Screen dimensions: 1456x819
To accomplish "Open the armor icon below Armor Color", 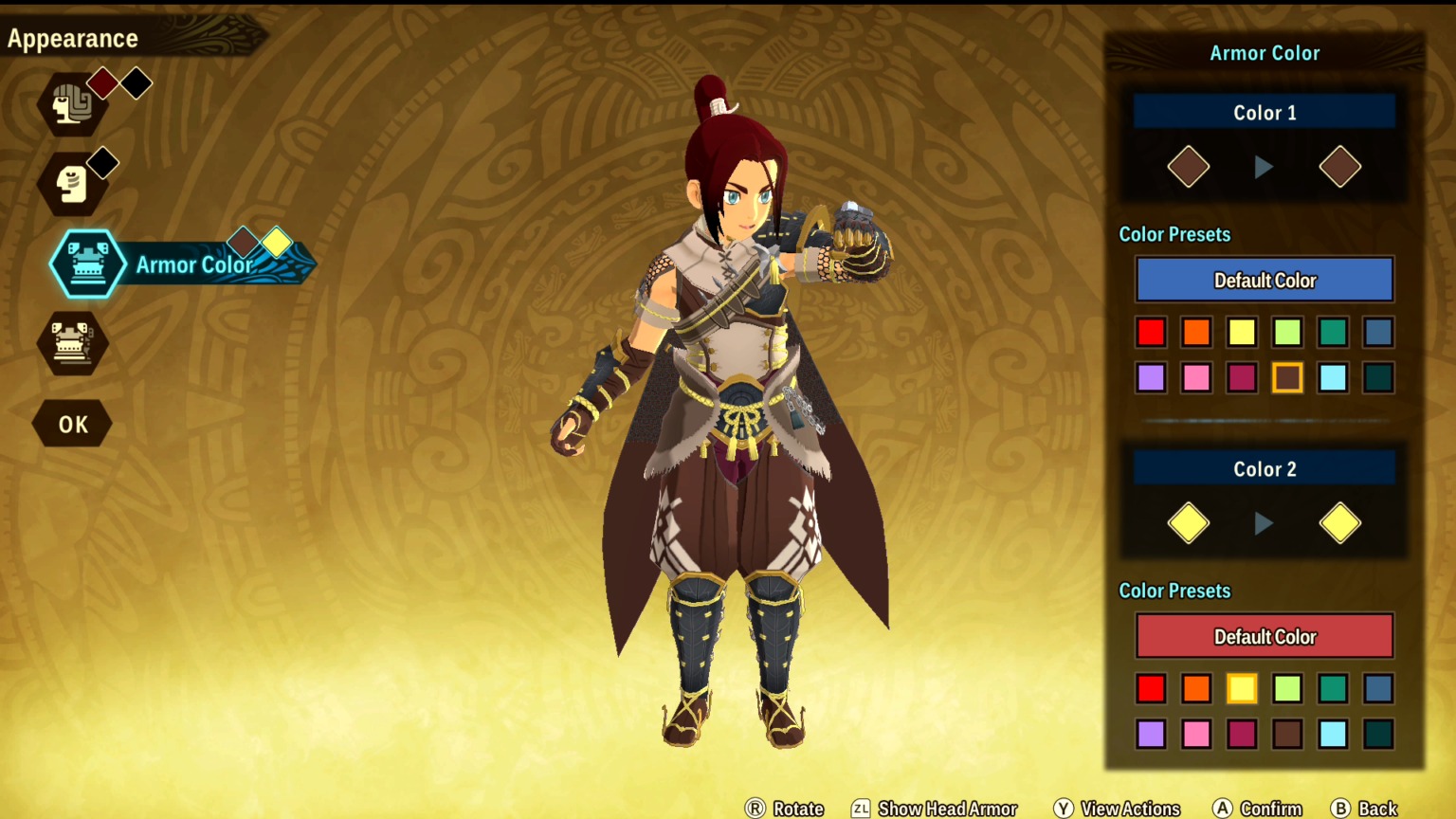I will pos(74,344).
